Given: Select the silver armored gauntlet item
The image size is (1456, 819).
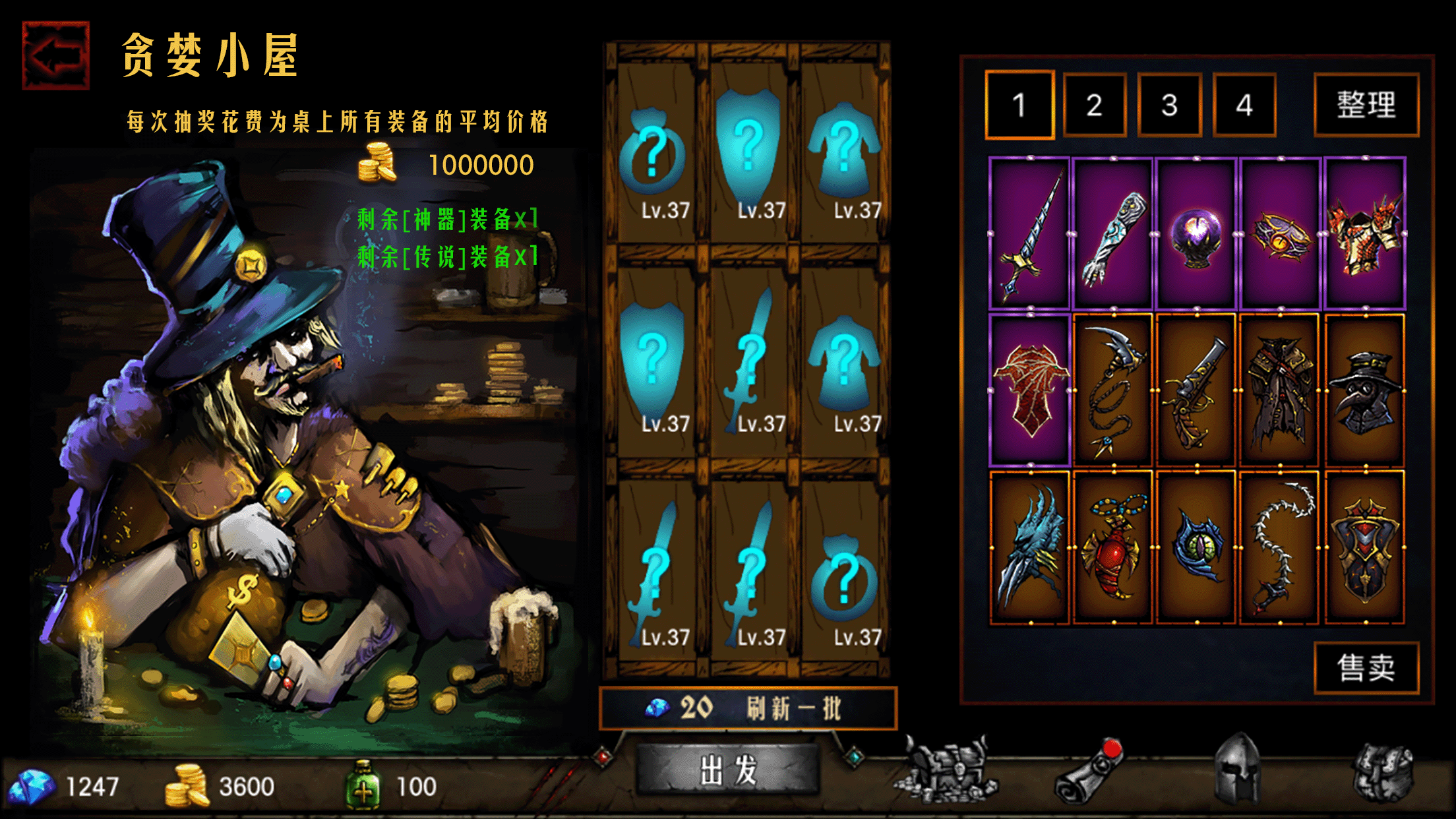Looking at the screenshot, I should (1113, 234).
